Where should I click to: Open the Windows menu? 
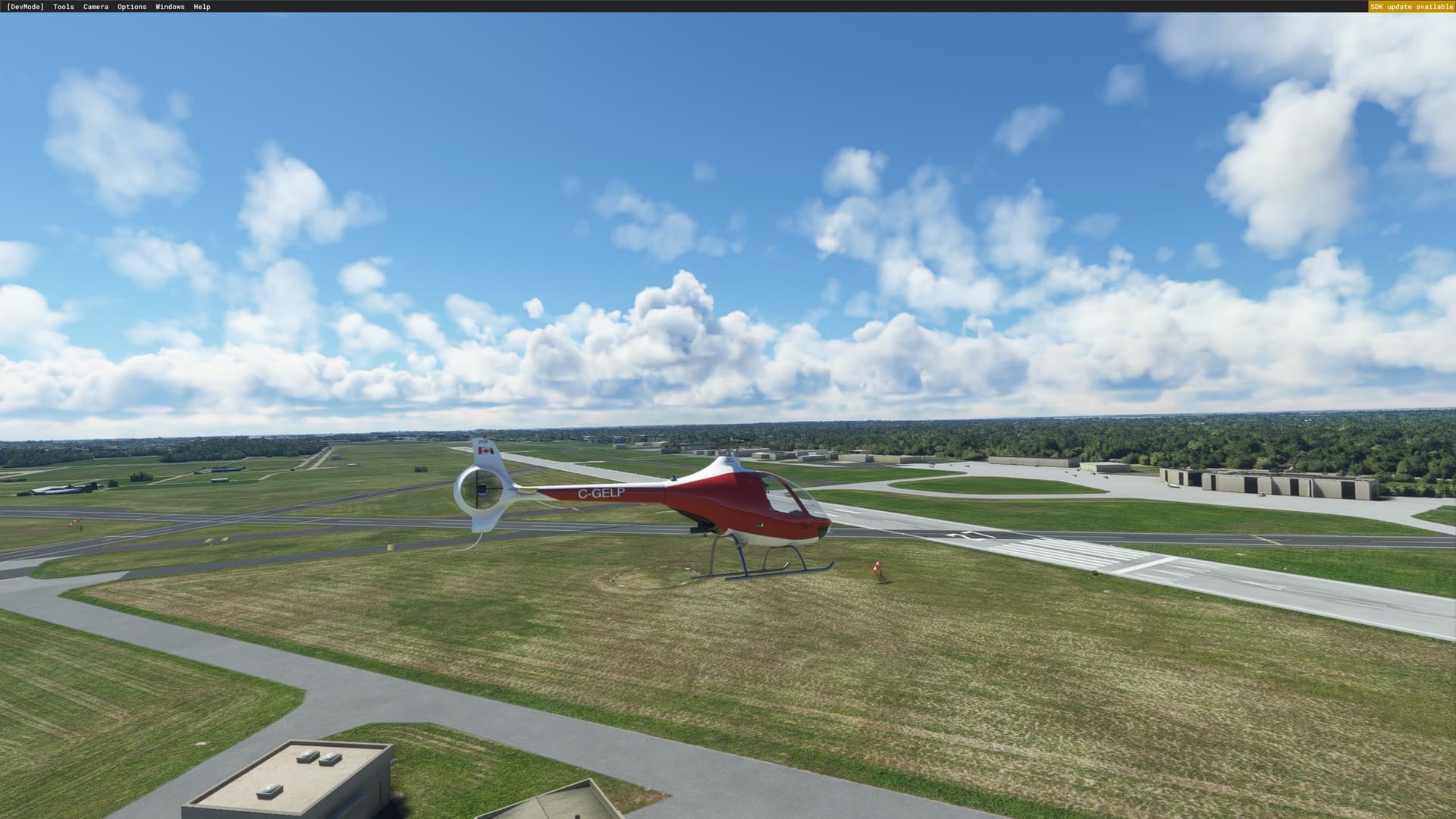tap(170, 7)
